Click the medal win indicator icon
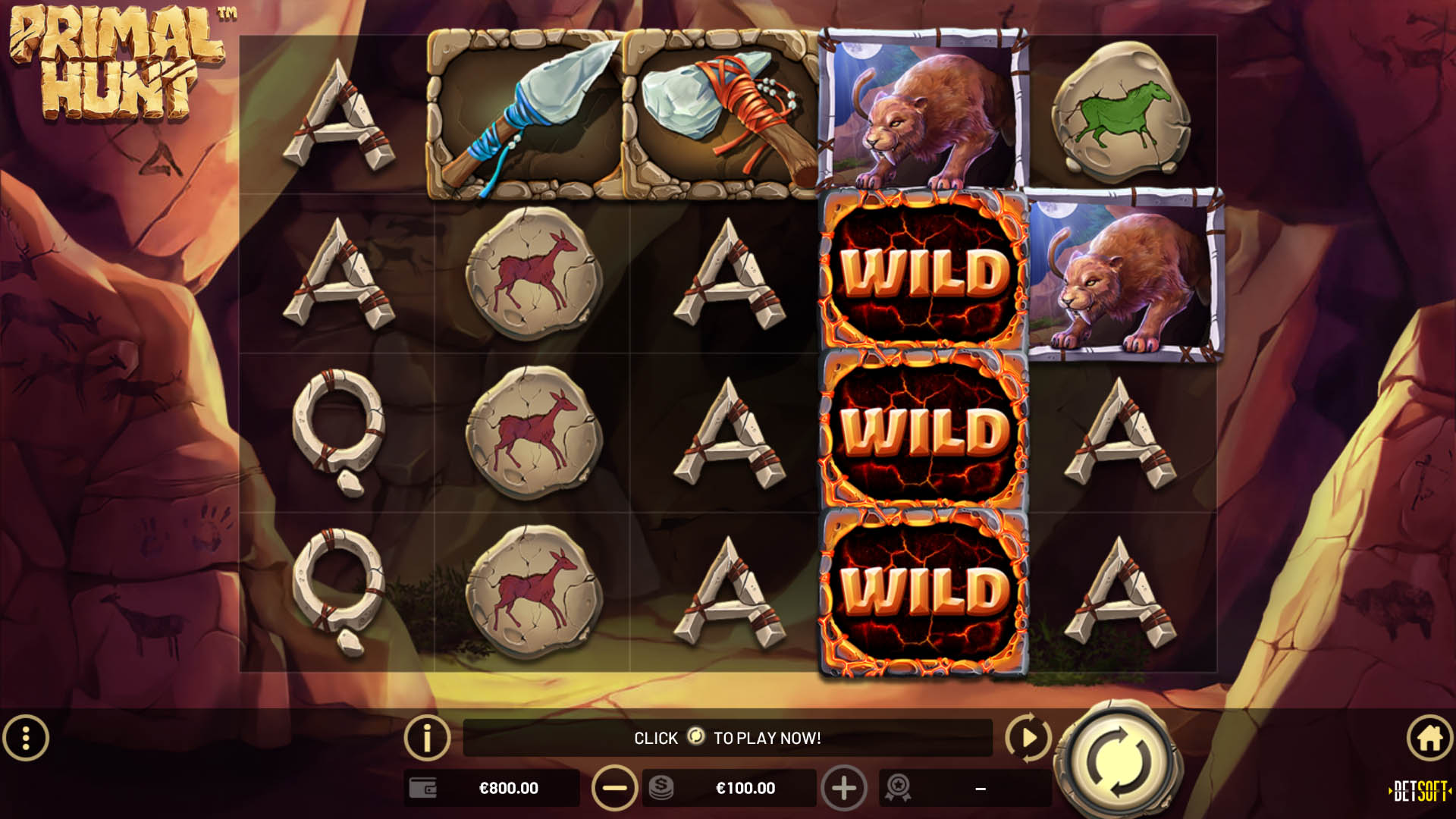The height and width of the screenshot is (819, 1456). (x=898, y=788)
